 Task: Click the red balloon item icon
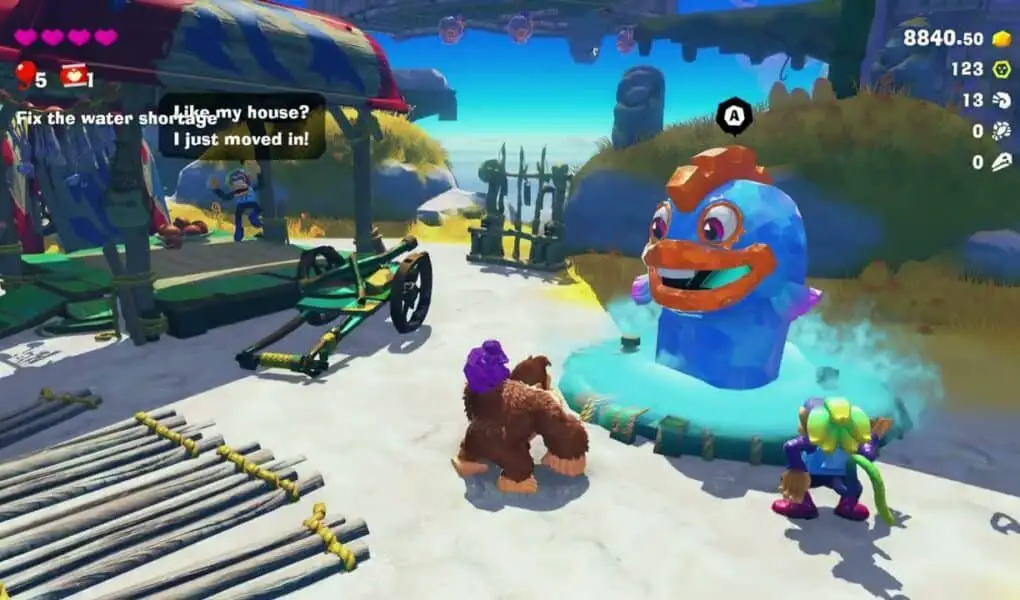[24, 74]
